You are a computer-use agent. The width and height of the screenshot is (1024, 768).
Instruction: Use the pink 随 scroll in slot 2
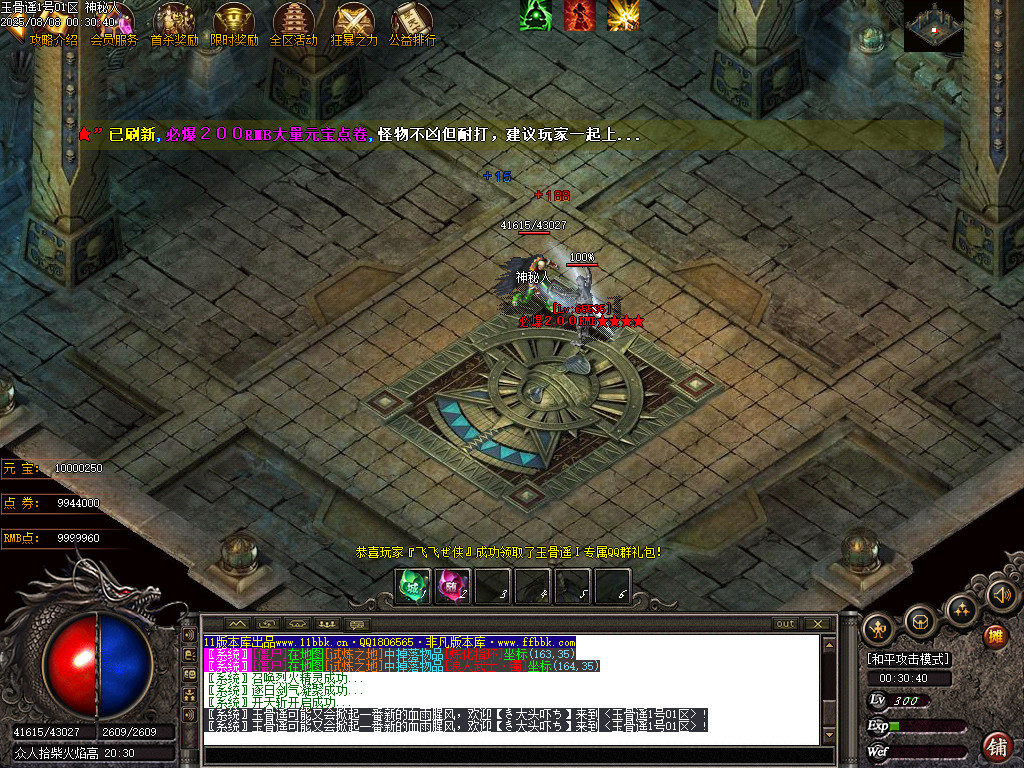453,586
